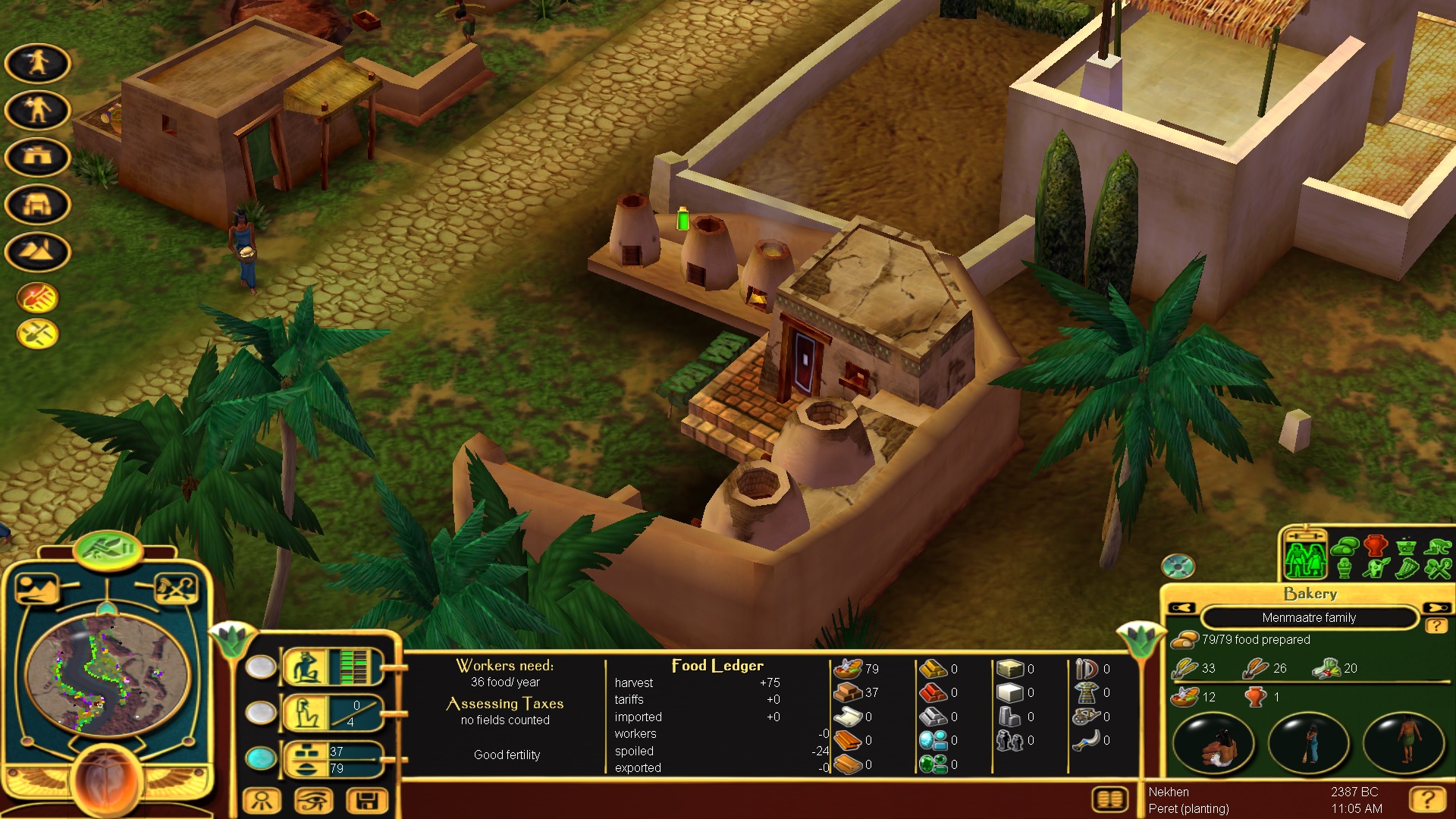Screen dimensions: 1456x819
Task: Select the red pottery vase filter icon
Action: pyautogui.click(x=1376, y=545)
